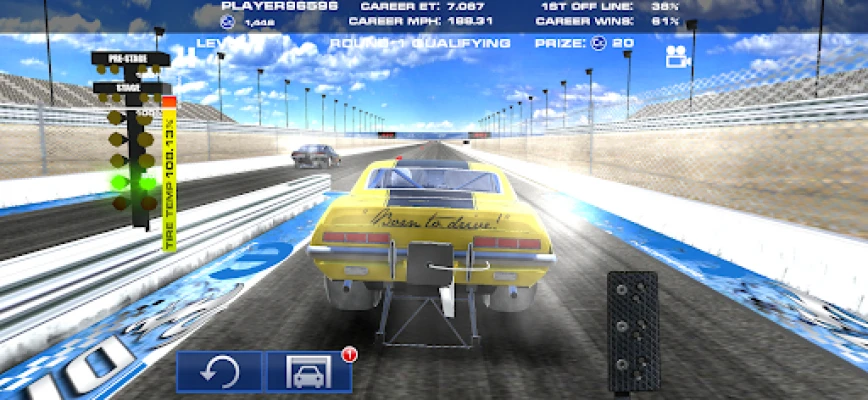Tap the restart arrow button
The image size is (868, 400).
[219, 372]
